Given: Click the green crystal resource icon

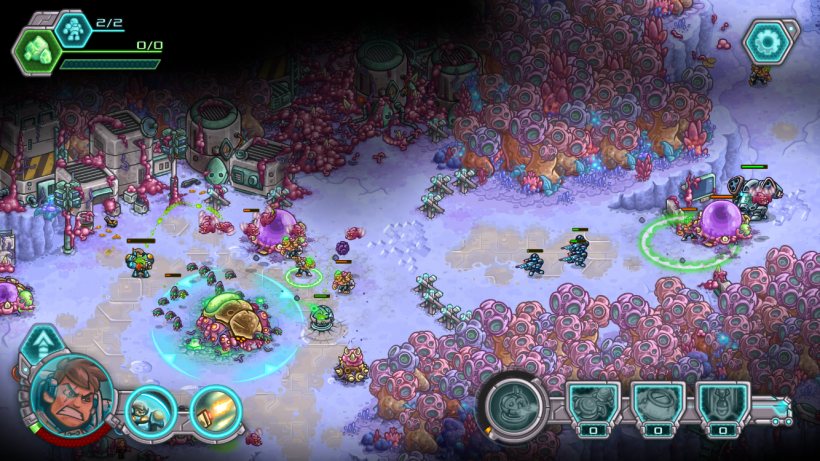Looking at the screenshot, I should 39,48.
